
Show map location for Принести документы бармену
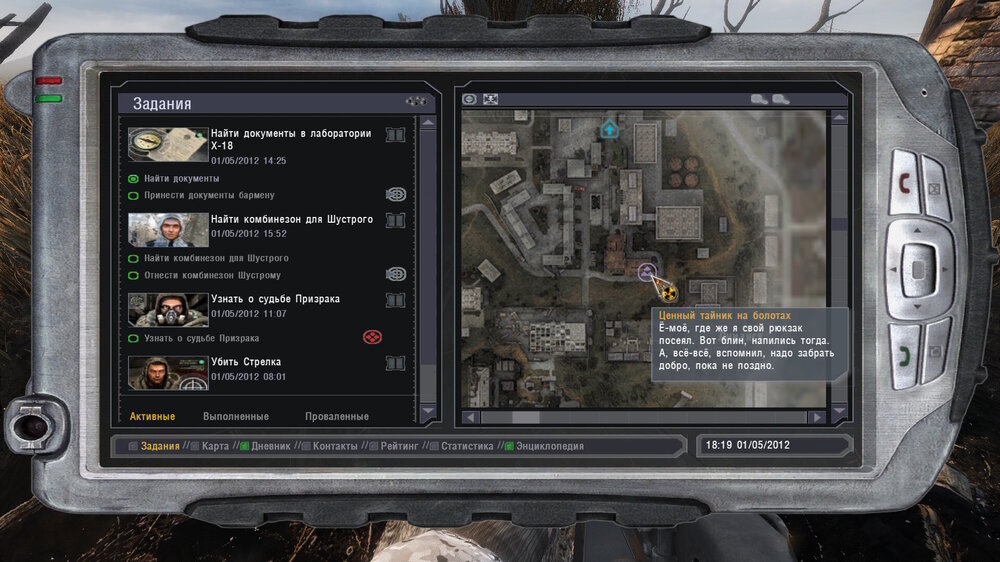click(396, 195)
